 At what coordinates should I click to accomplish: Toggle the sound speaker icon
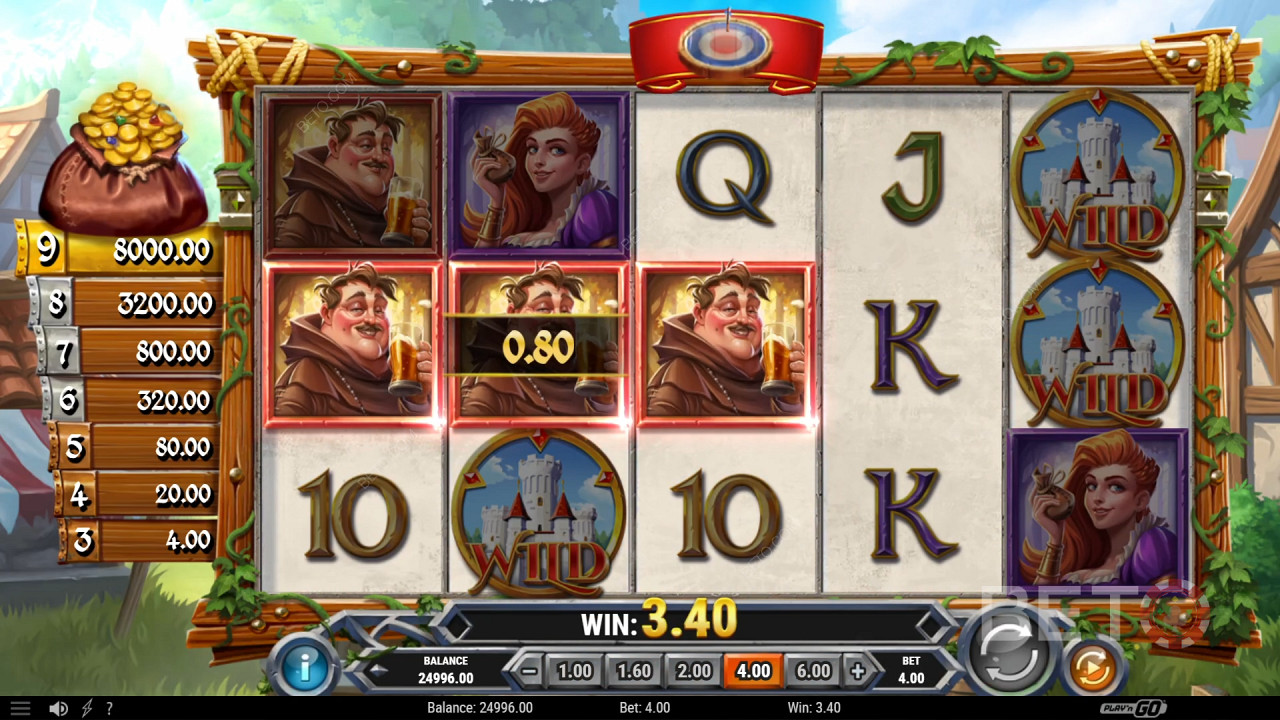coord(58,708)
